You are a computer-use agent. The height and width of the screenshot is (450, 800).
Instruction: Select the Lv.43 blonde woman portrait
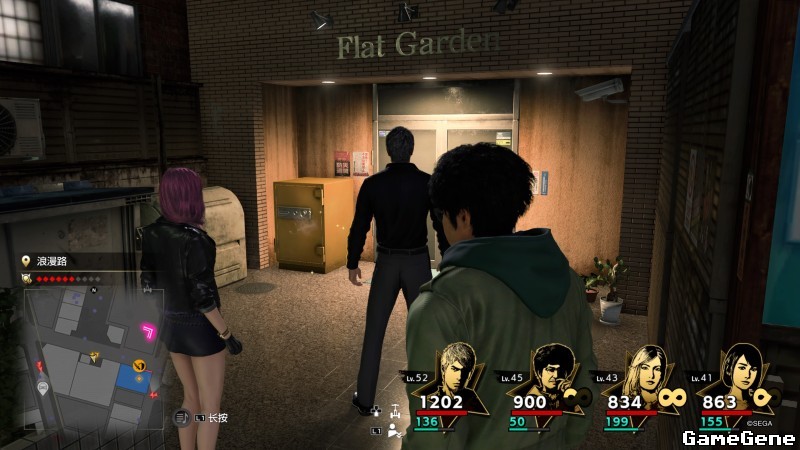(x=643, y=369)
